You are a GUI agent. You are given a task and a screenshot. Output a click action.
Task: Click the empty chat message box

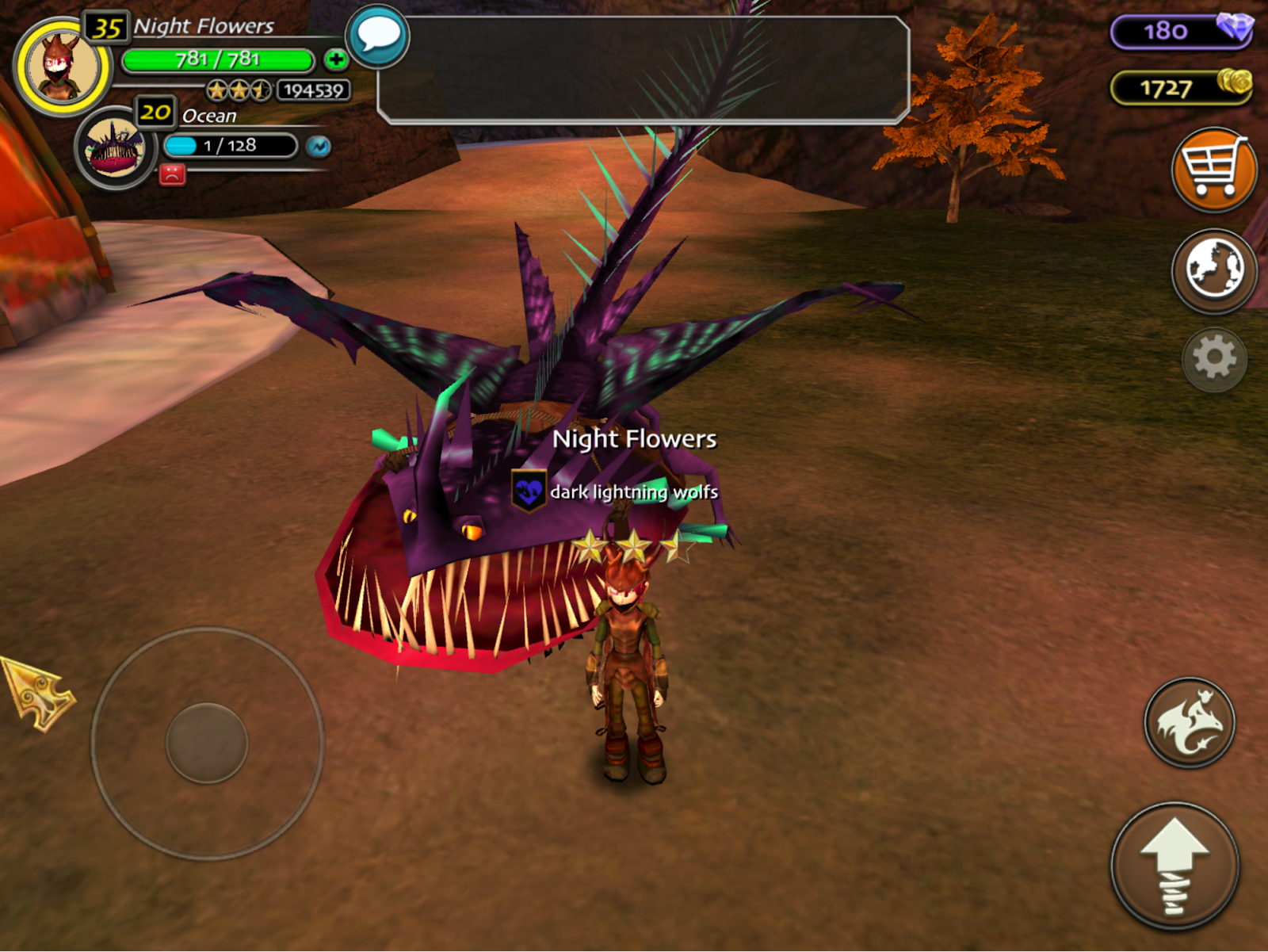pos(644,70)
